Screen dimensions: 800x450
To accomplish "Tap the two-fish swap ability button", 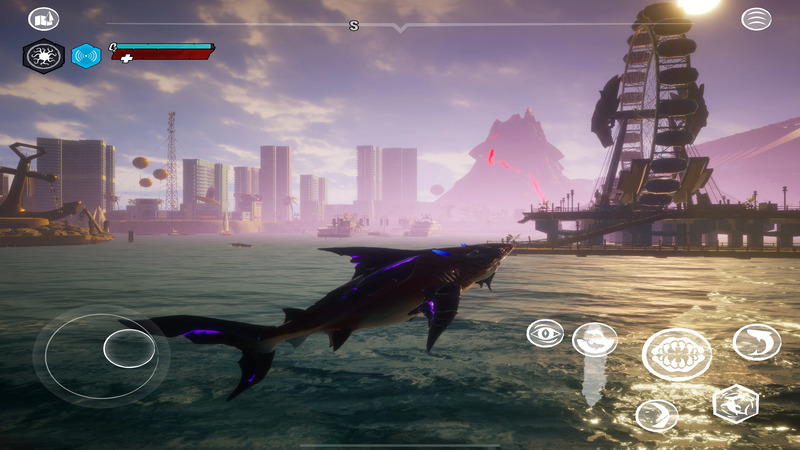I will click(x=594, y=339).
